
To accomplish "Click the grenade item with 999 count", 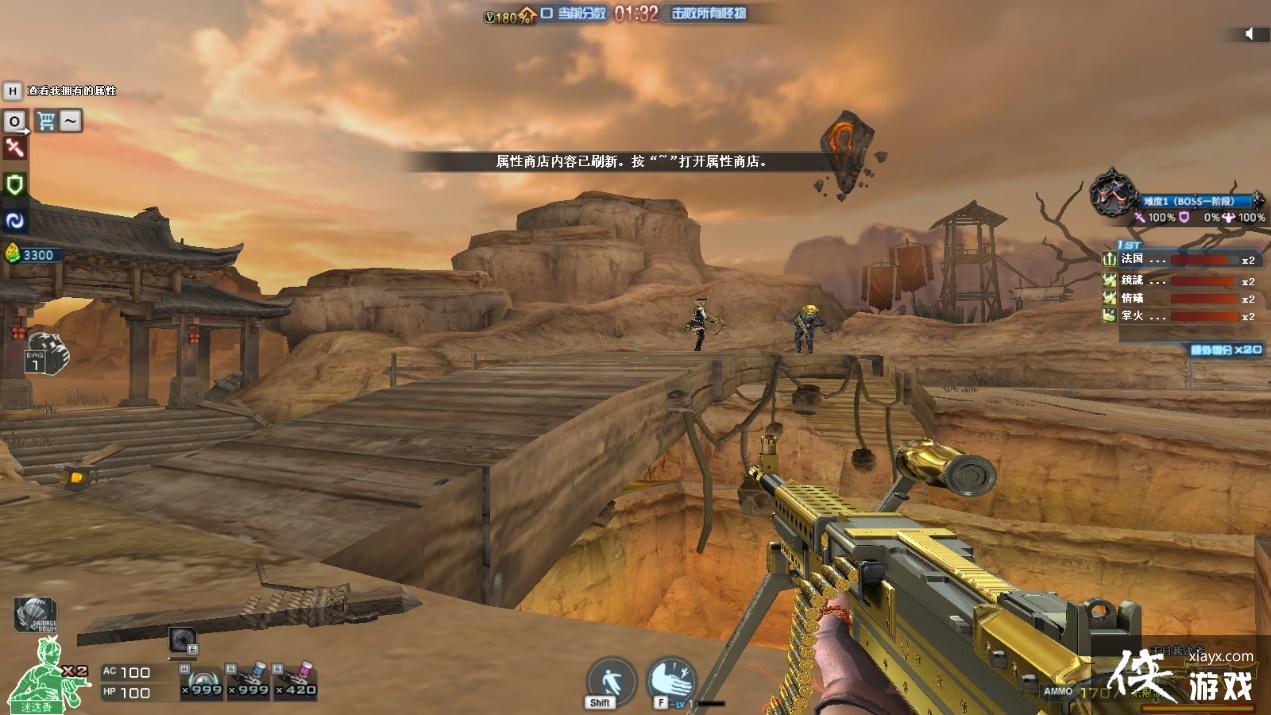I will coord(199,680).
